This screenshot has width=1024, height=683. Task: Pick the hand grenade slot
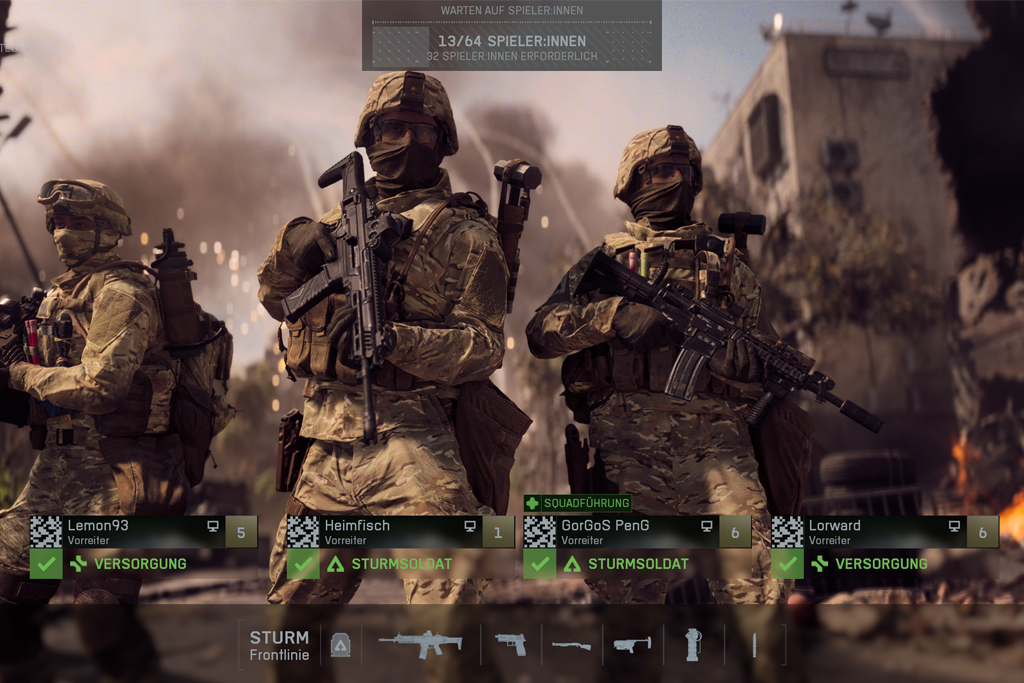pyautogui.click(x=693, y=645)
